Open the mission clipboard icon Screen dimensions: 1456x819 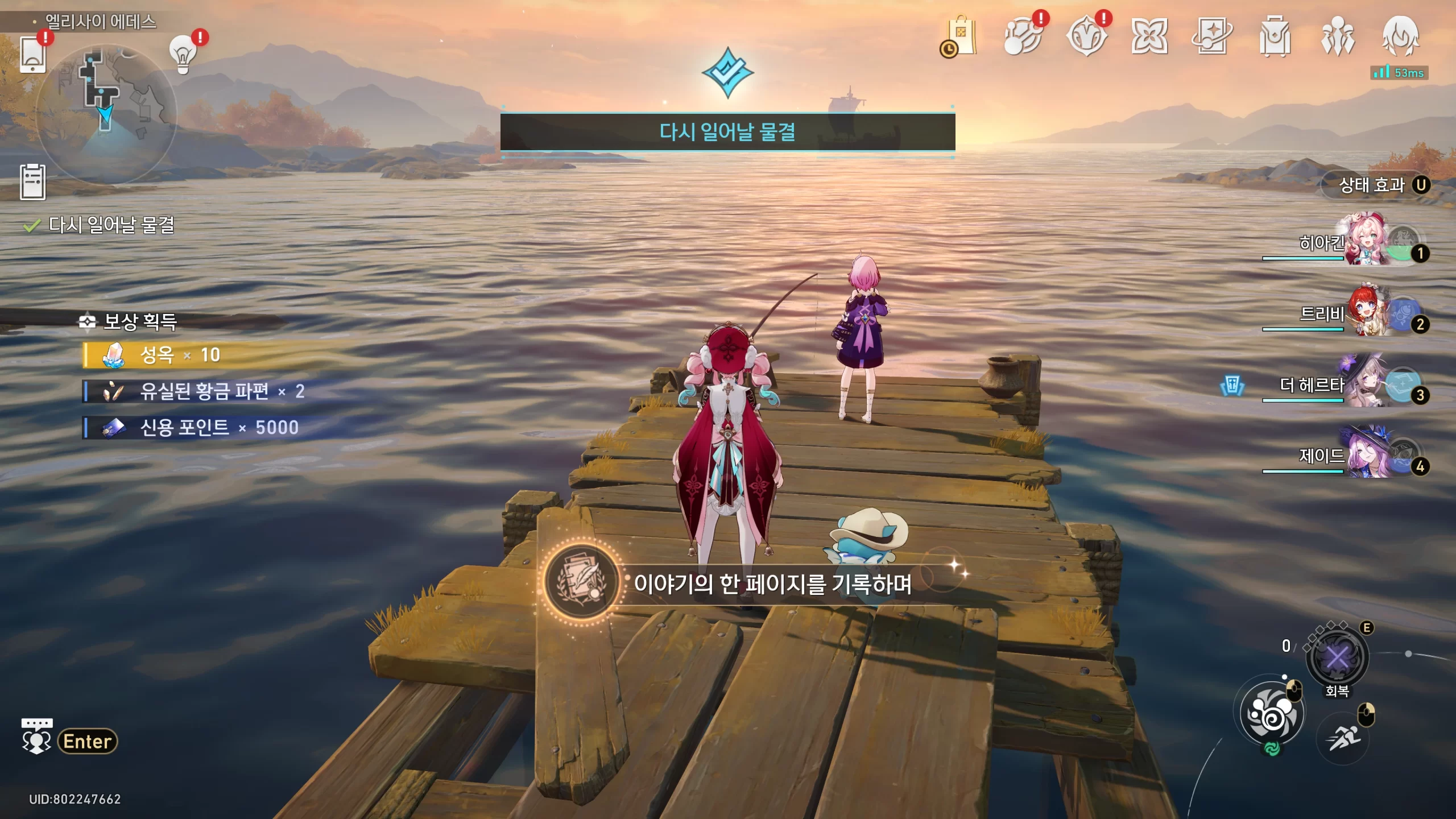33,182
